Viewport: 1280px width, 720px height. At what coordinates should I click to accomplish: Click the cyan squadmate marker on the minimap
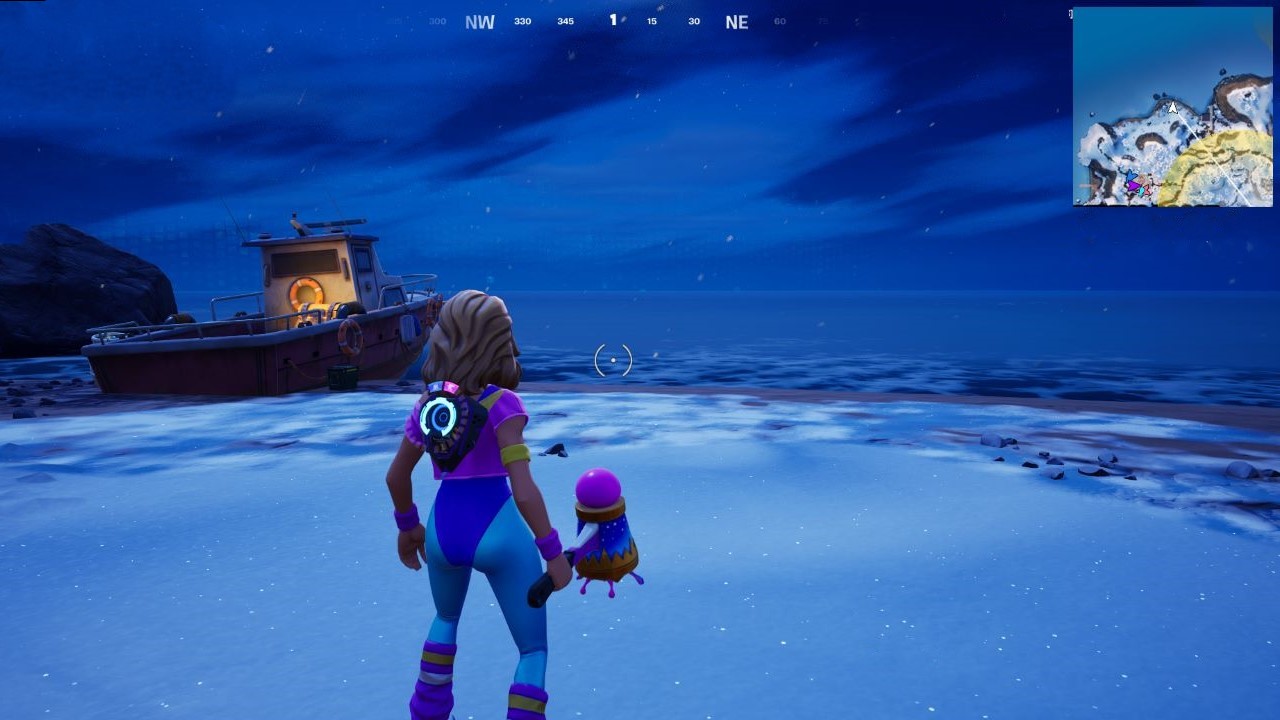[x=1140, y=192]
